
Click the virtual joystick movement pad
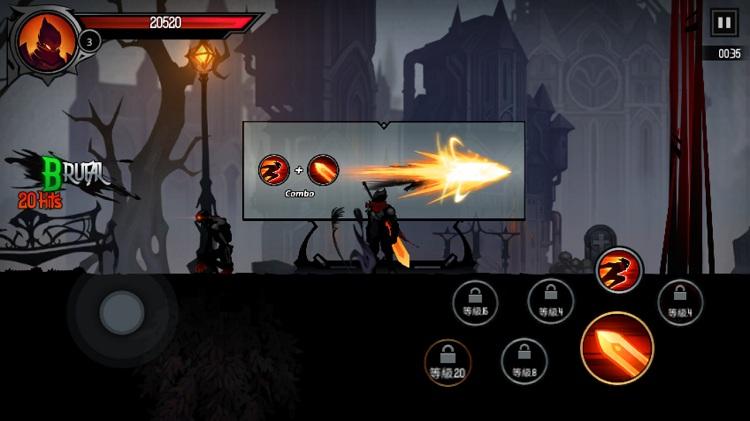click(x=122, y=313)
